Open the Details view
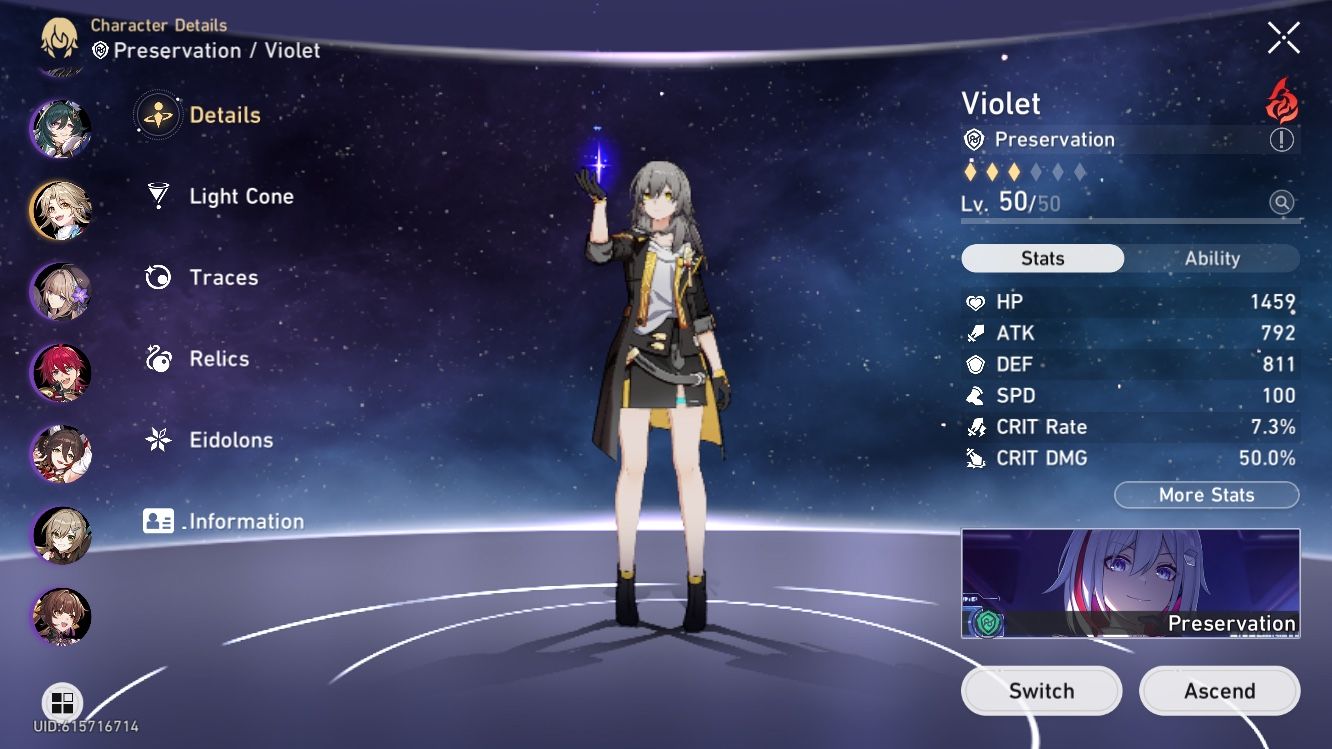Image resolution: width=1332 pixels, height=749 pixels. [x=225, y=114]
